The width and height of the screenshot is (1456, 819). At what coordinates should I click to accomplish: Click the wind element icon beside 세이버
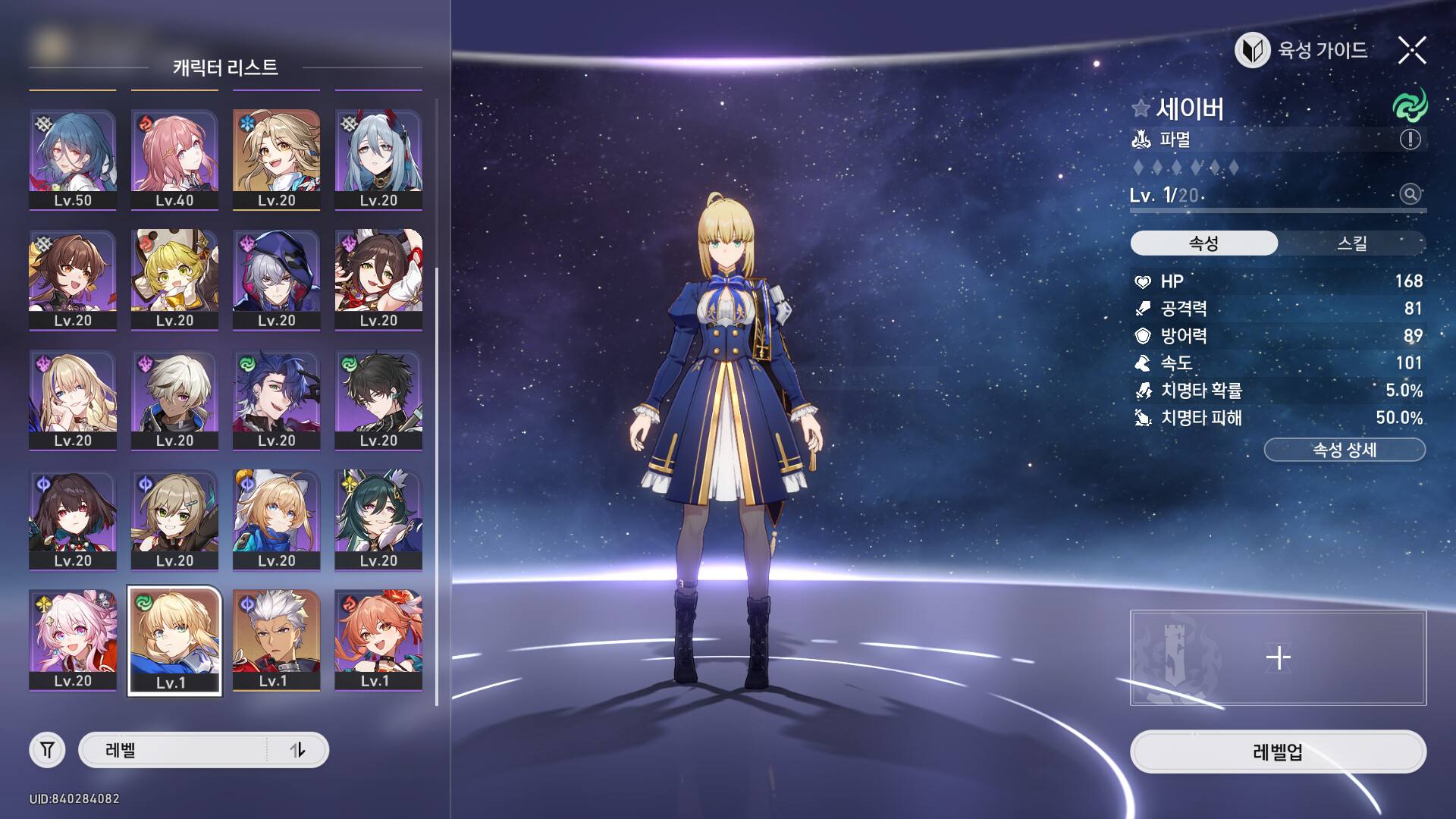coord(1410,106)
